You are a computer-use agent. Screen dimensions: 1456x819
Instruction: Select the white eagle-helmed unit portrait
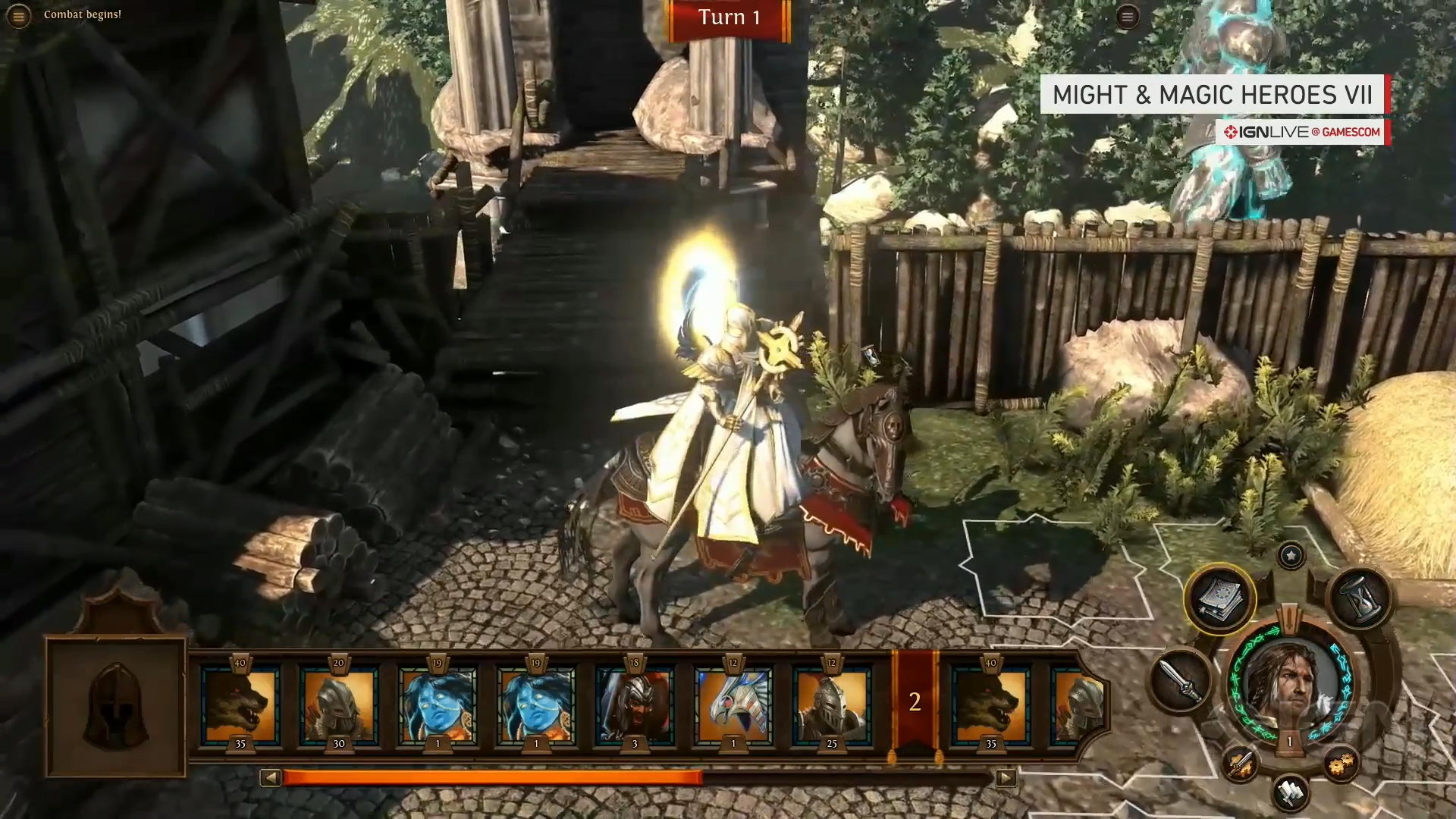pyautogui.click(x=733, y=705)
